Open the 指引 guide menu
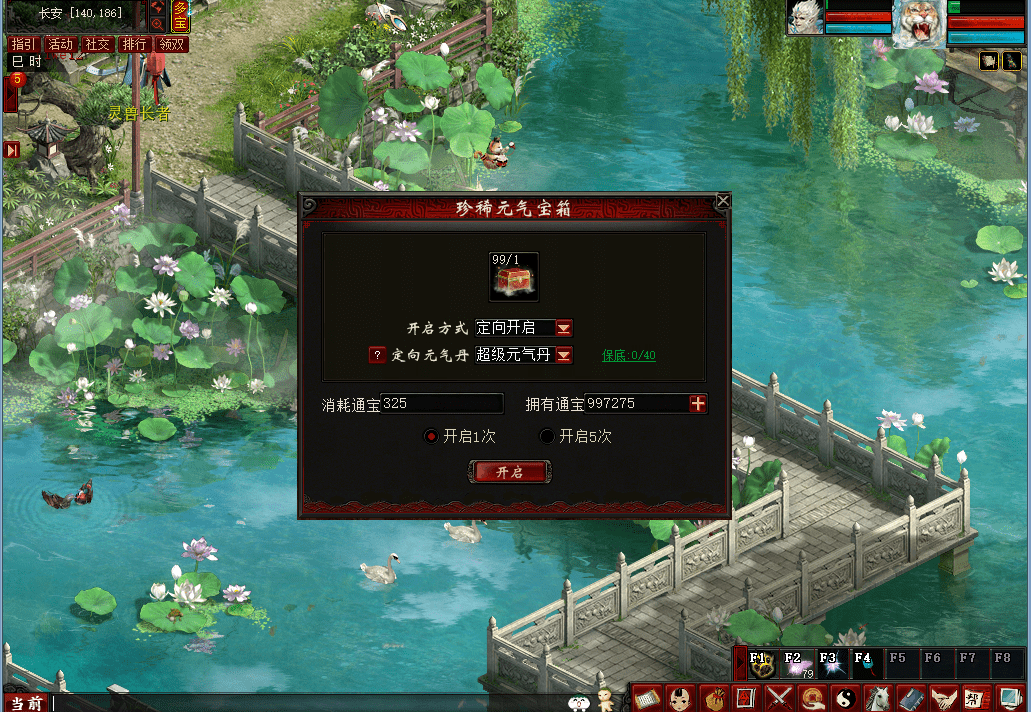Screen dimensions: 1031x712 [x=24, y=44]
